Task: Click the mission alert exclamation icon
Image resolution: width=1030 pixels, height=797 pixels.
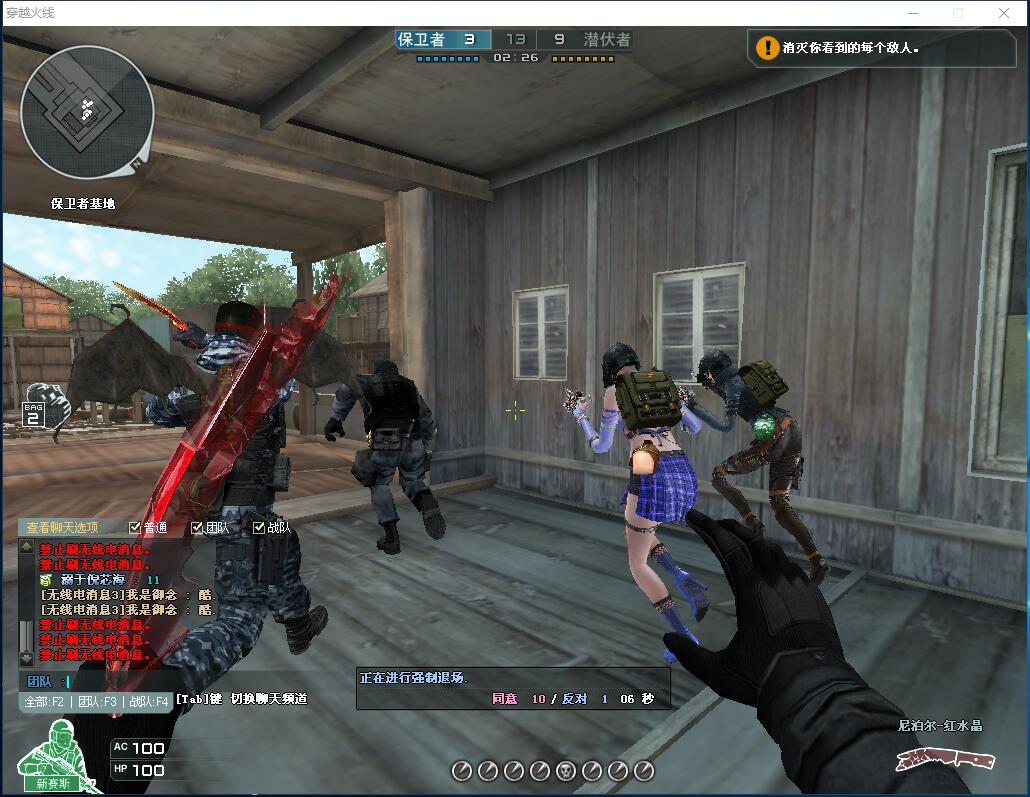Action: point(767,47)
